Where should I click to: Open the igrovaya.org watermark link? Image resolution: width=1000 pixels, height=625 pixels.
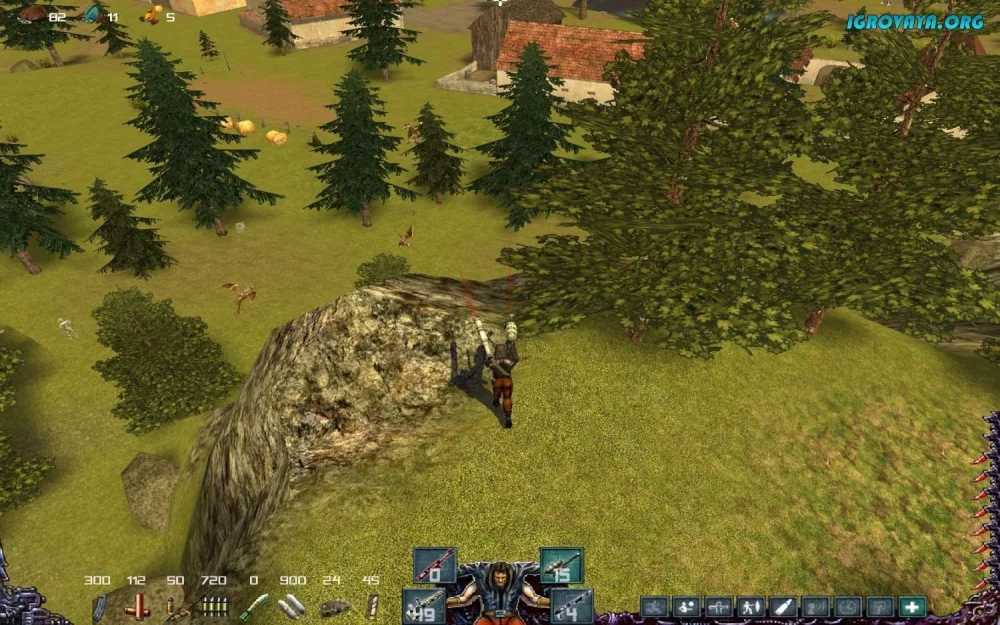tap(914, 21)
